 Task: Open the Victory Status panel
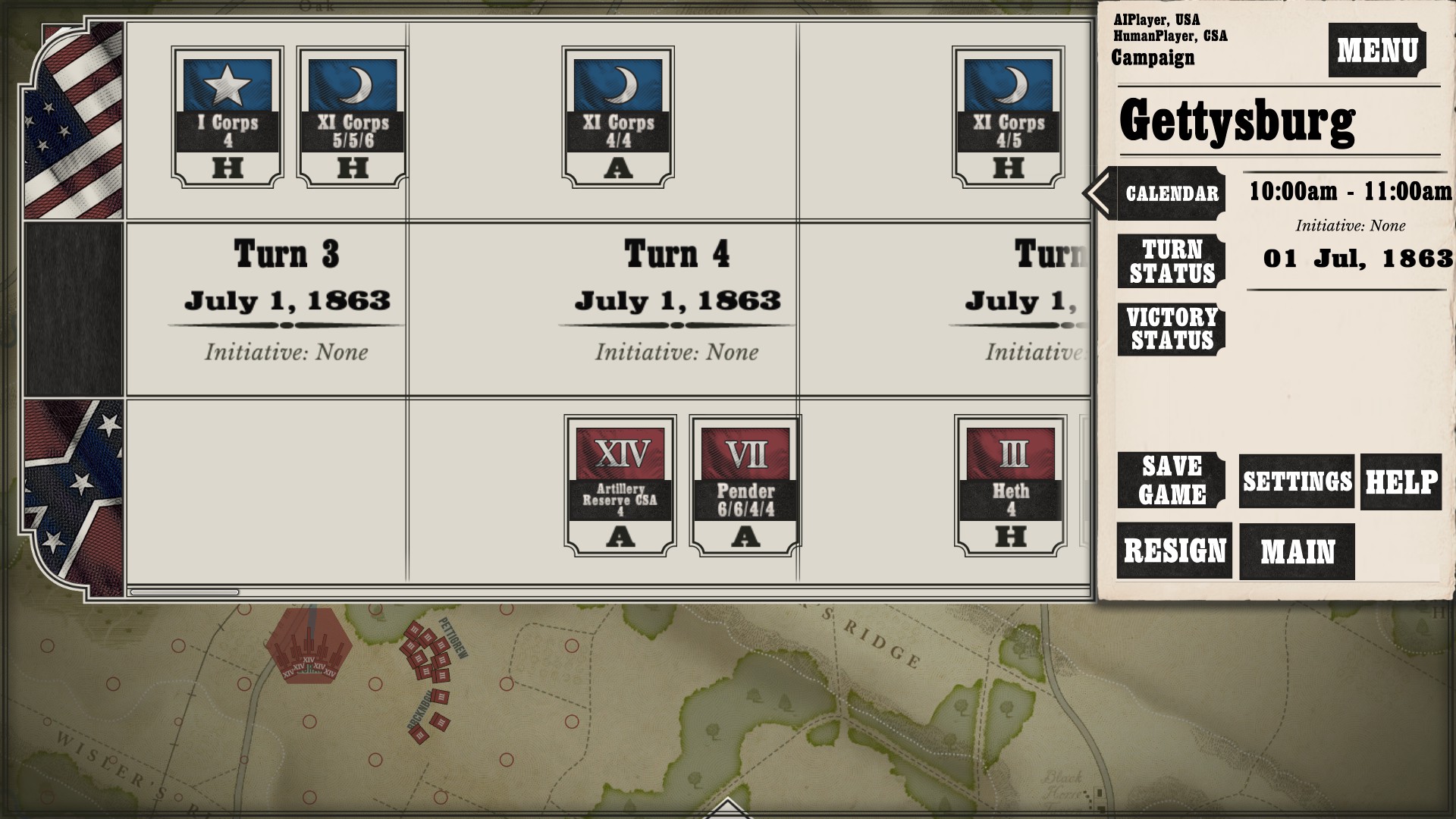coord(1171,329)
